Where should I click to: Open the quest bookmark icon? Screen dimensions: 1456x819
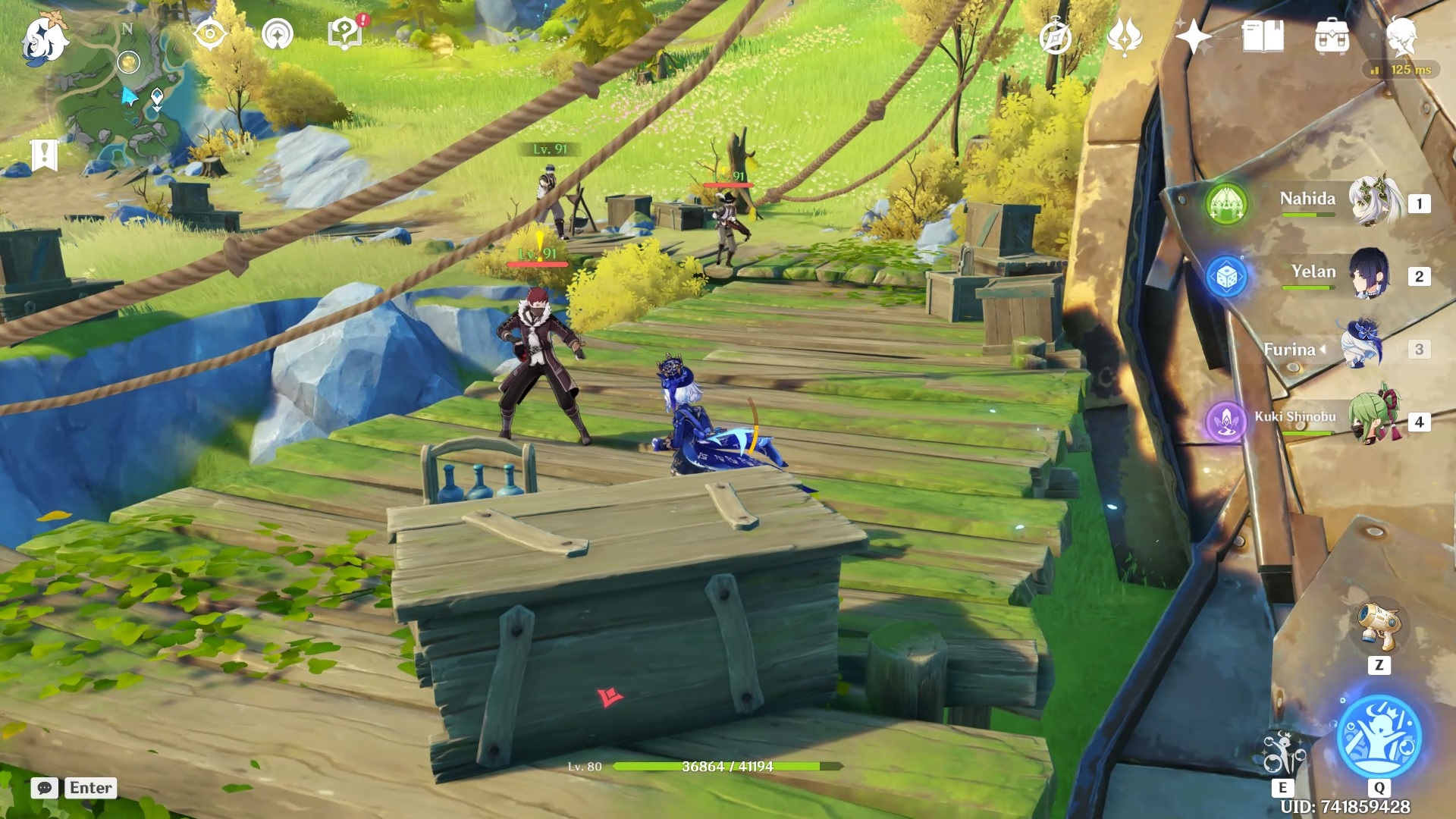coord(45,155)
